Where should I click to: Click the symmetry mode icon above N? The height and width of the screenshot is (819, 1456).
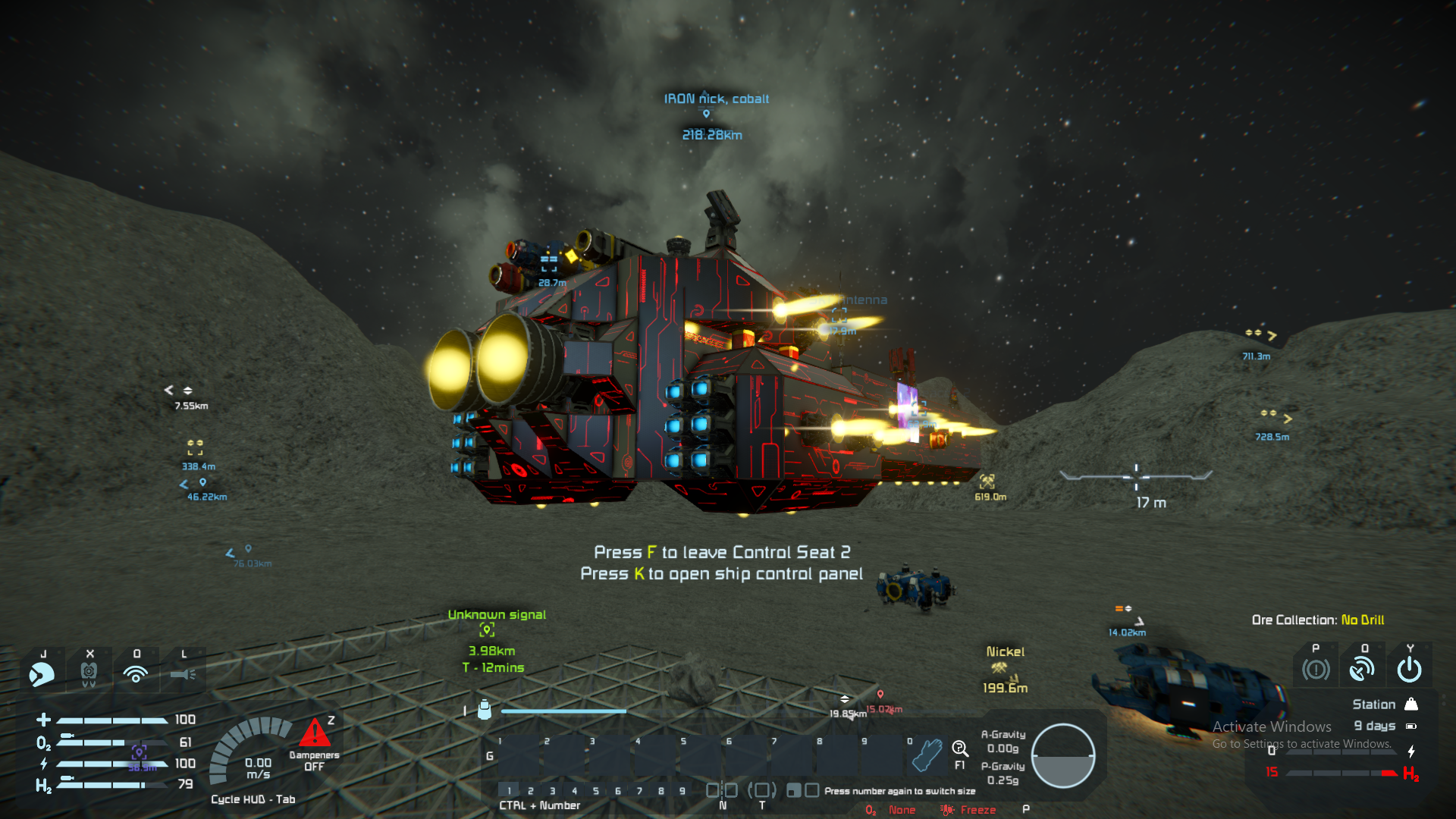pos(722,791)
